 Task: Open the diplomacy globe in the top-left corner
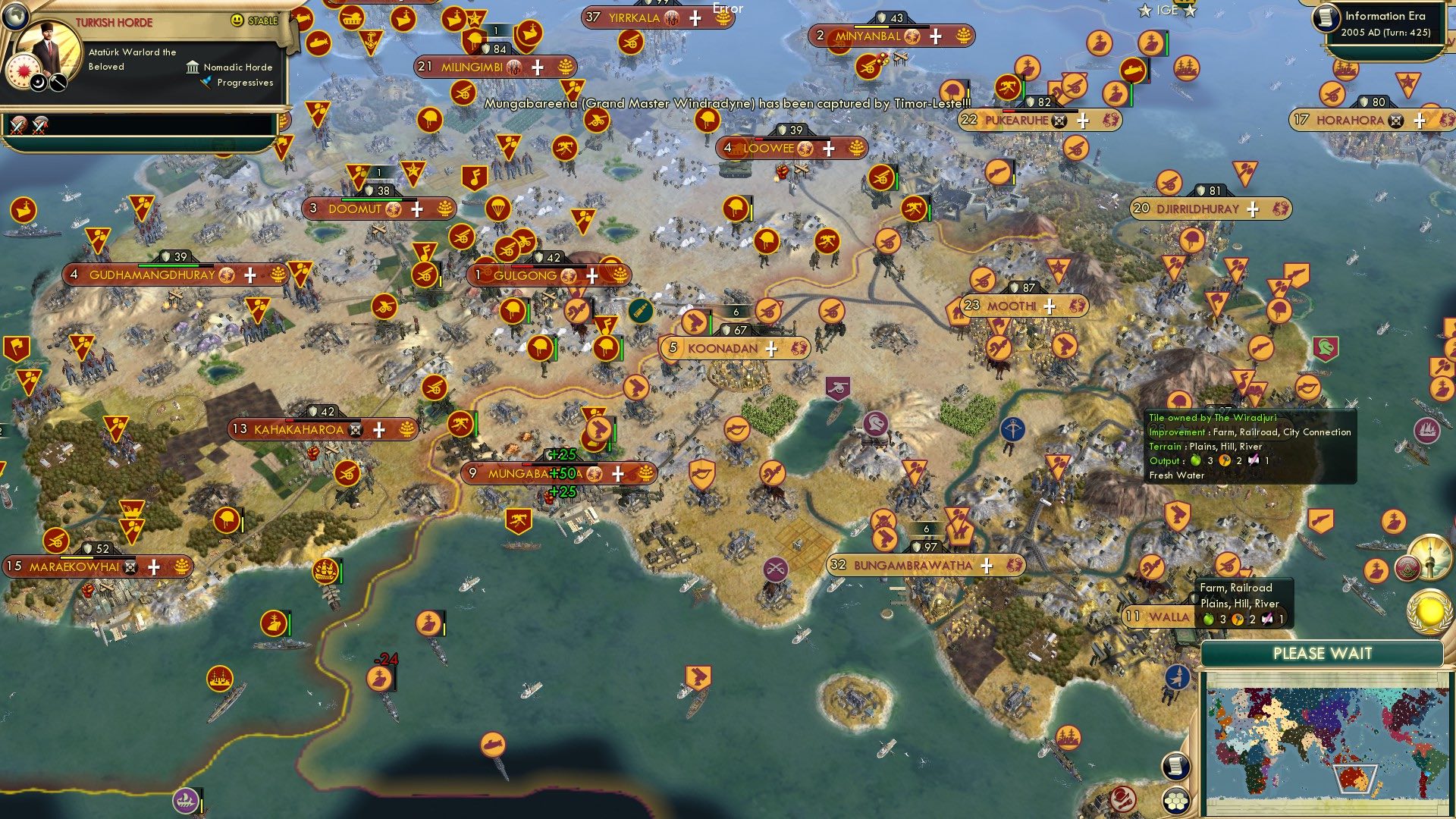pyautogui.click(x=15, y=18)
